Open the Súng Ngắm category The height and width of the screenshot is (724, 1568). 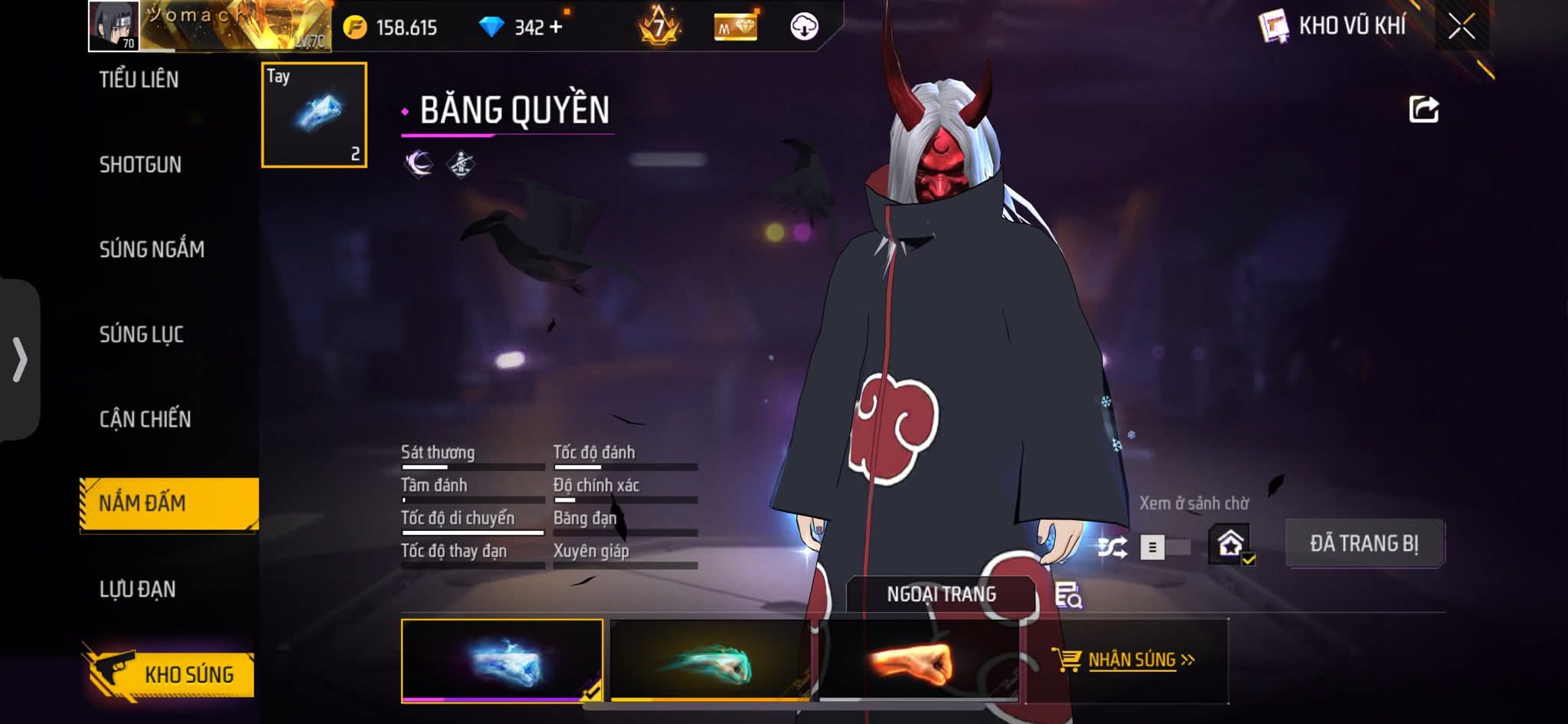152,249
